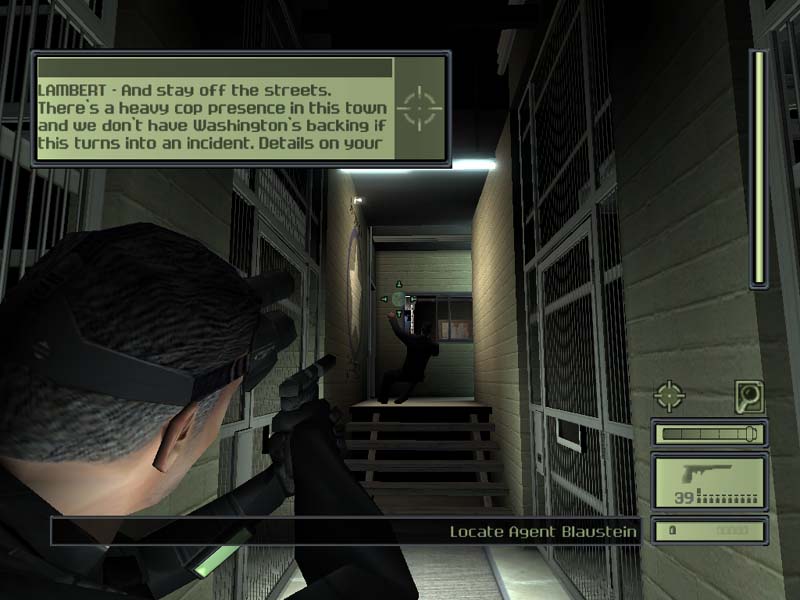800x600 pixels.
Task: Open the magnifying glass icon
Action: pyautogui.click(x=749, y=395)
